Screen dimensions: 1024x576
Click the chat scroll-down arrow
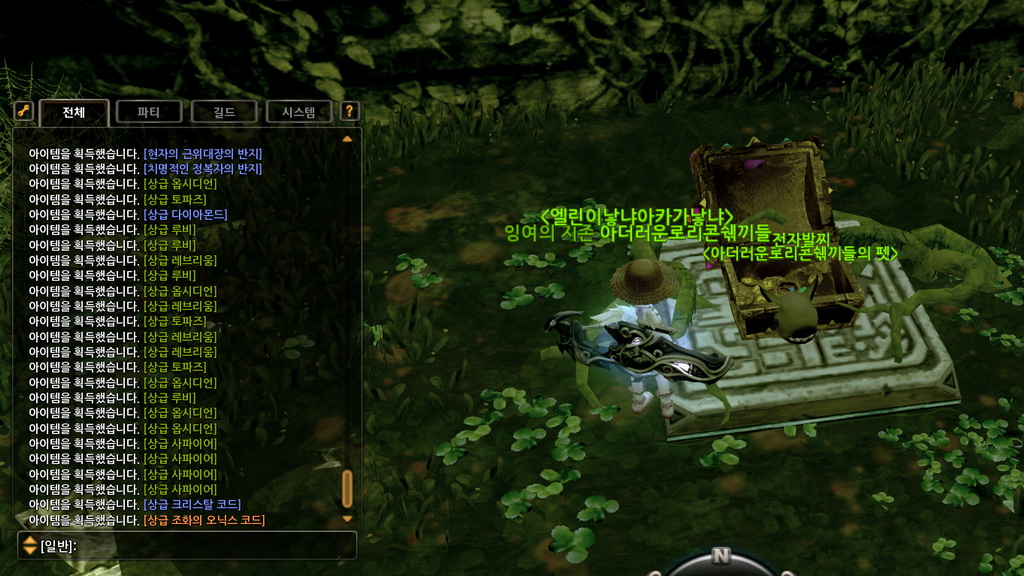click(347, 518)
